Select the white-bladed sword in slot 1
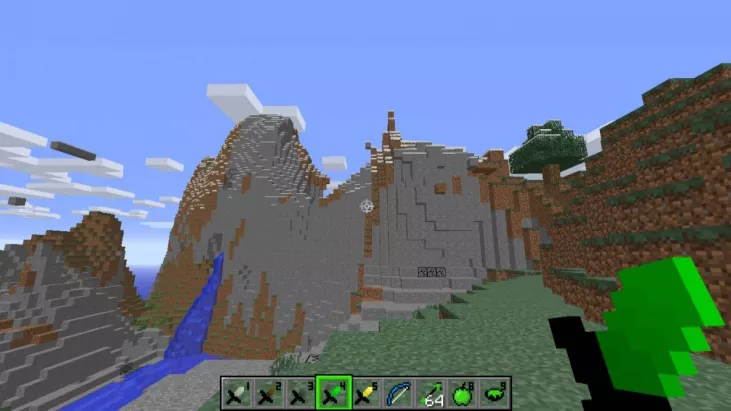The width and height of the screenshot is (731, 411). pos(235,393)
